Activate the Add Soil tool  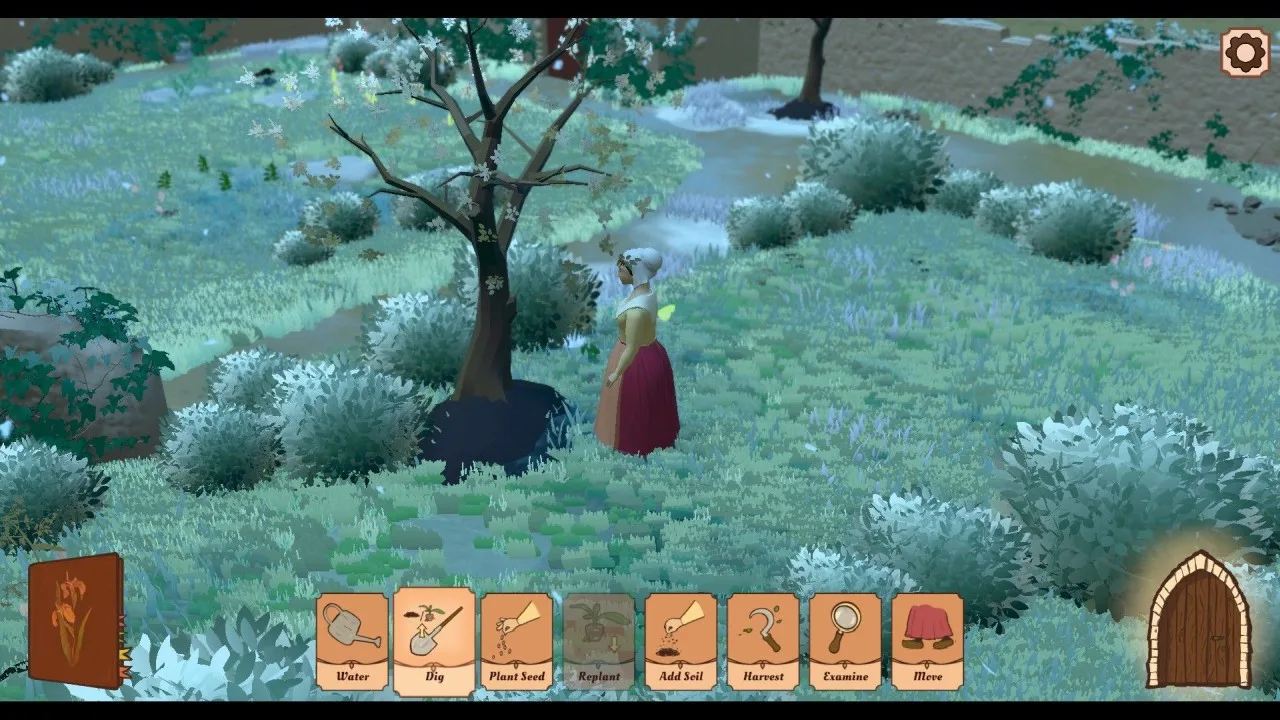click(x=680, y=641)
